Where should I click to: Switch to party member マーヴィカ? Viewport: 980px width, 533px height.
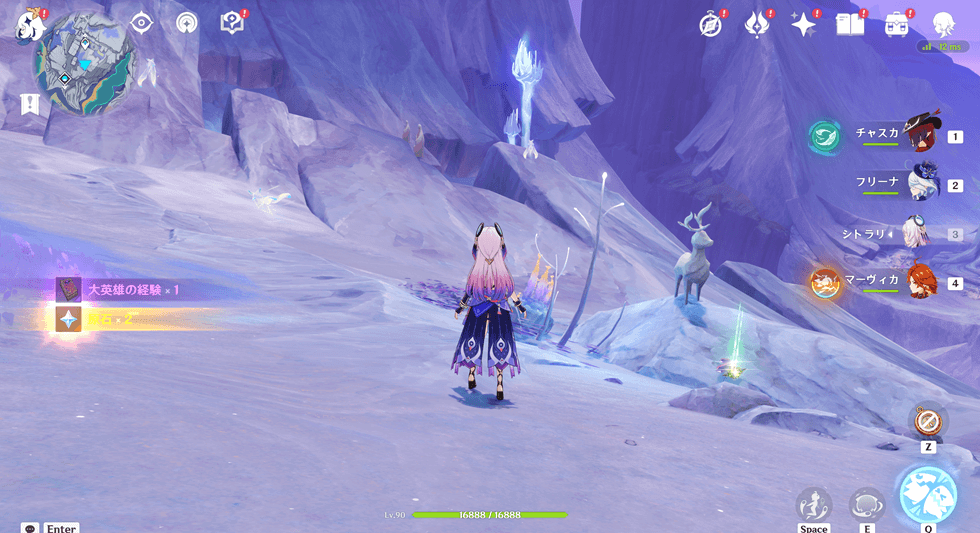(x=920, y=283)
